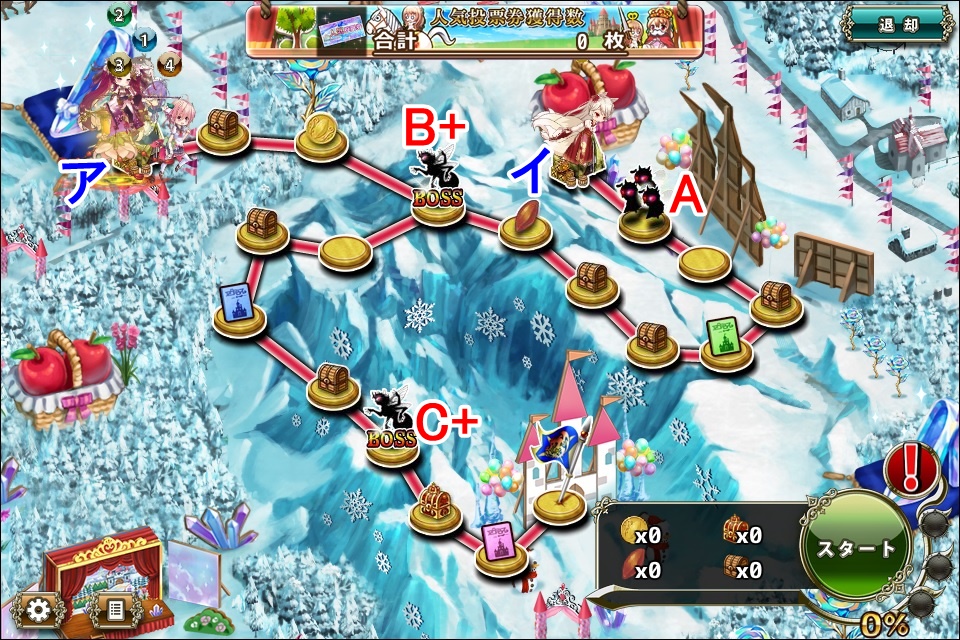Open the popularity vote ticket banner
The height and width of the screenshot is (640, 960).
pyautogui.click(x=473, y=32)
